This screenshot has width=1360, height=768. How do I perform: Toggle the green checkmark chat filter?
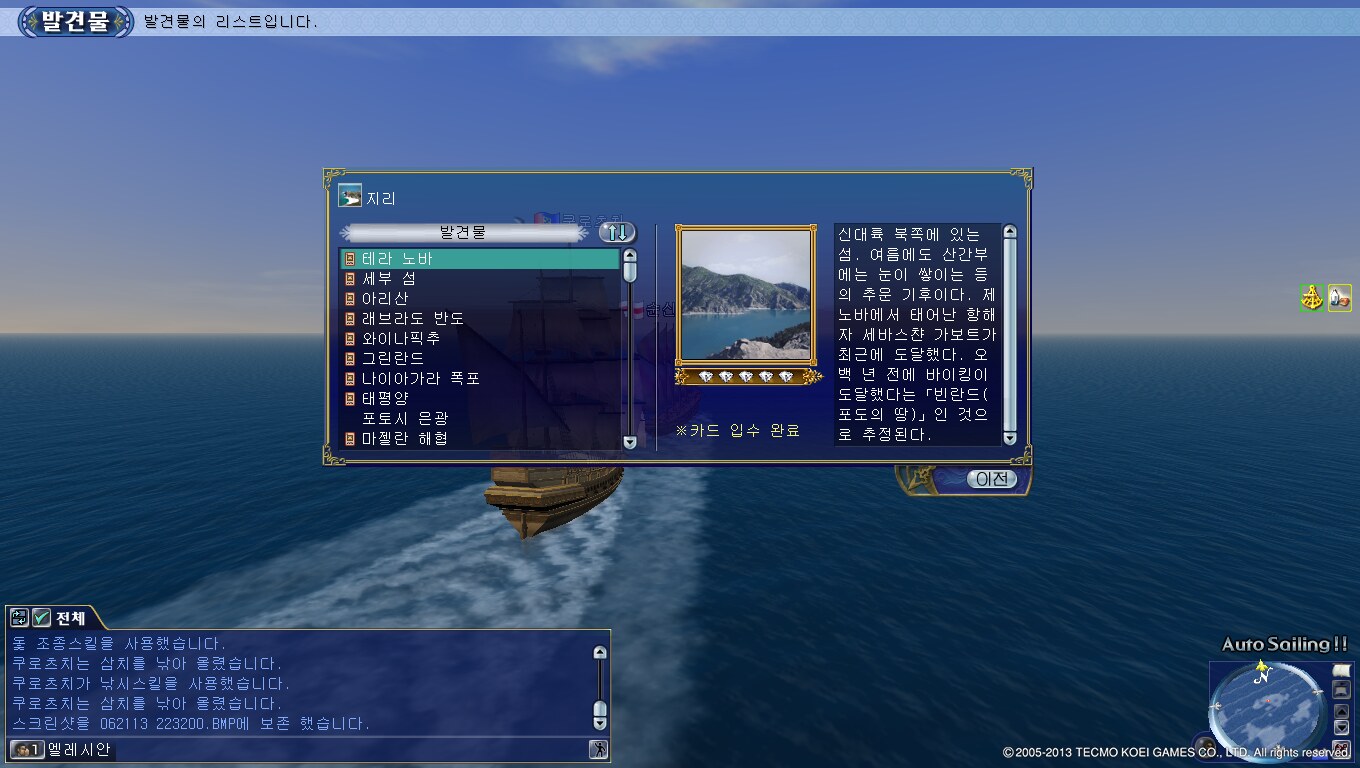tap(41, 618)
